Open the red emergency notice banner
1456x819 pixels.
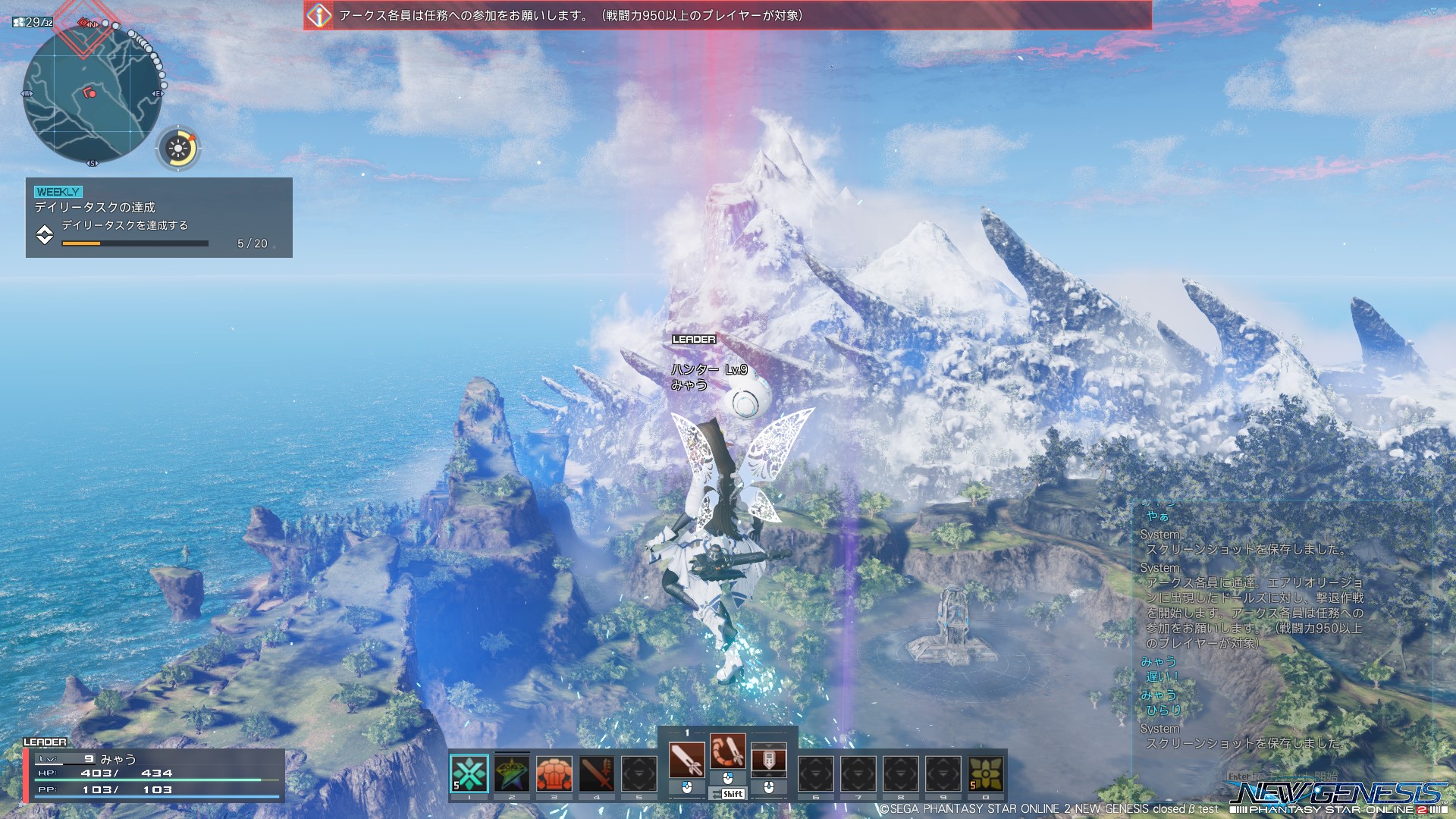726,15
